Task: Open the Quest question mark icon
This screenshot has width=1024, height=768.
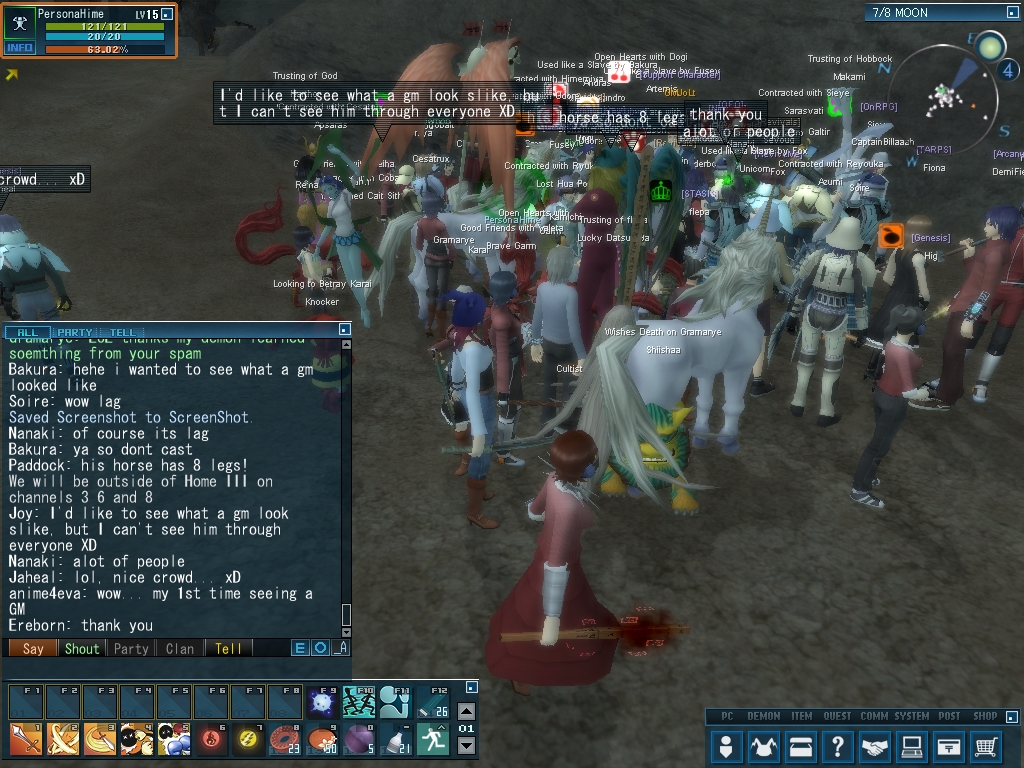Action: 839,746
